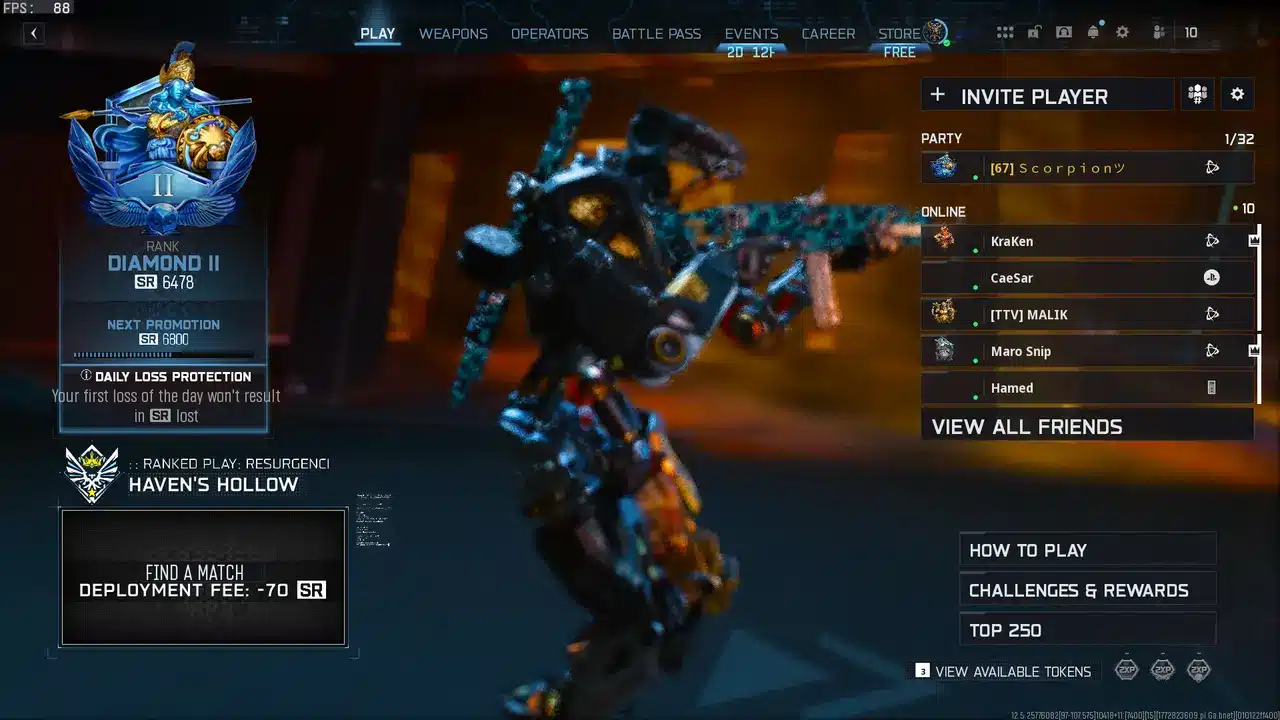Switch to the Career tab

coord(828,34)
